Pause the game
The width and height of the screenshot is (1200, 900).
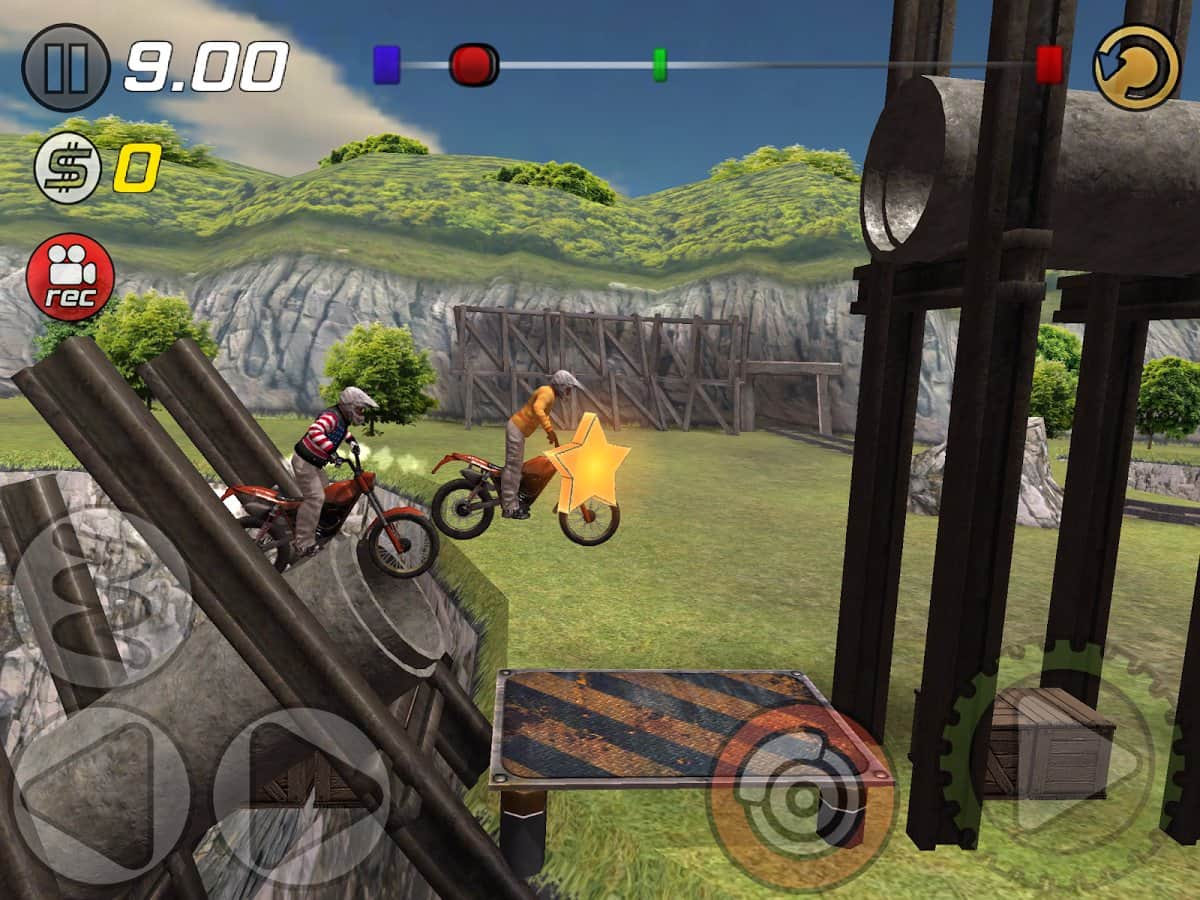(x=66, y=67)
